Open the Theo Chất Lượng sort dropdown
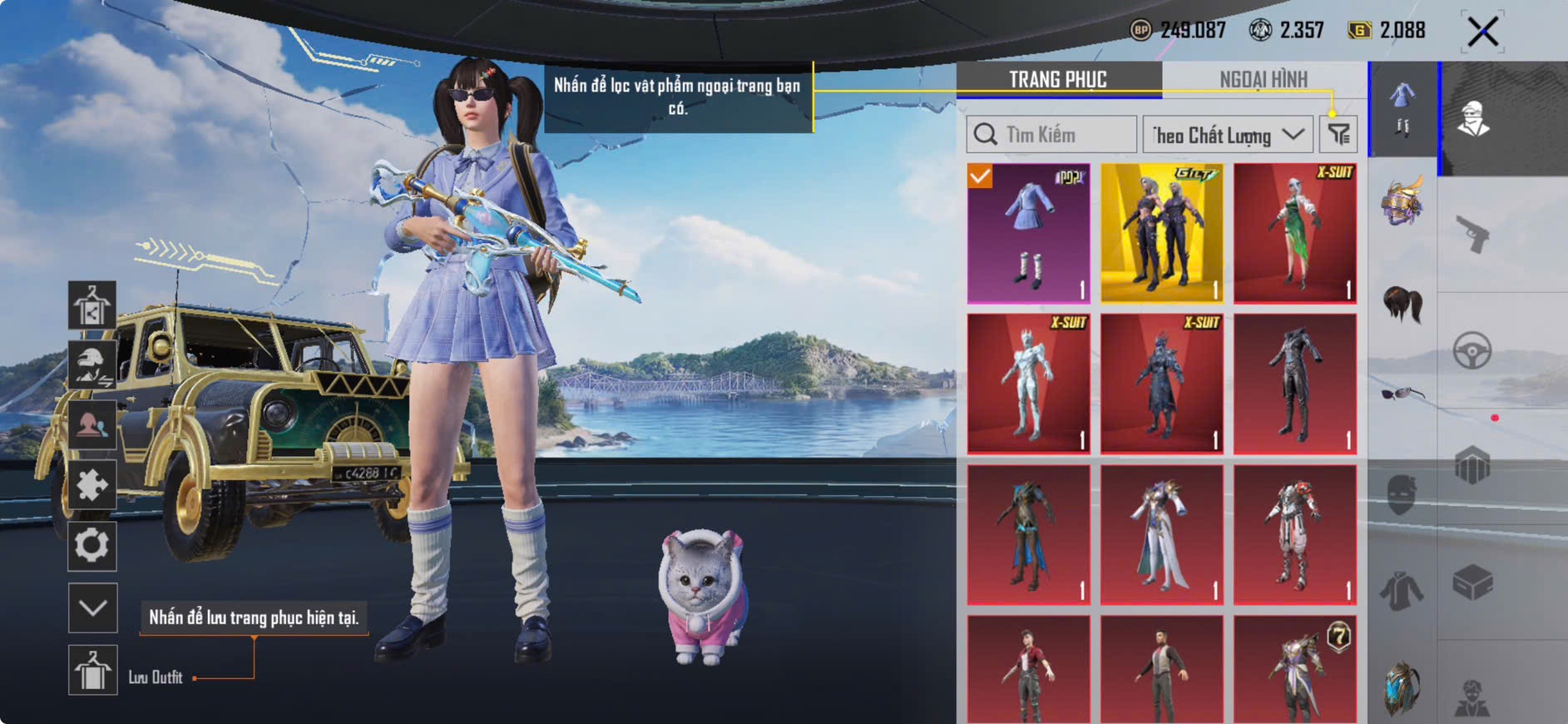 [x=1227, y=135]
